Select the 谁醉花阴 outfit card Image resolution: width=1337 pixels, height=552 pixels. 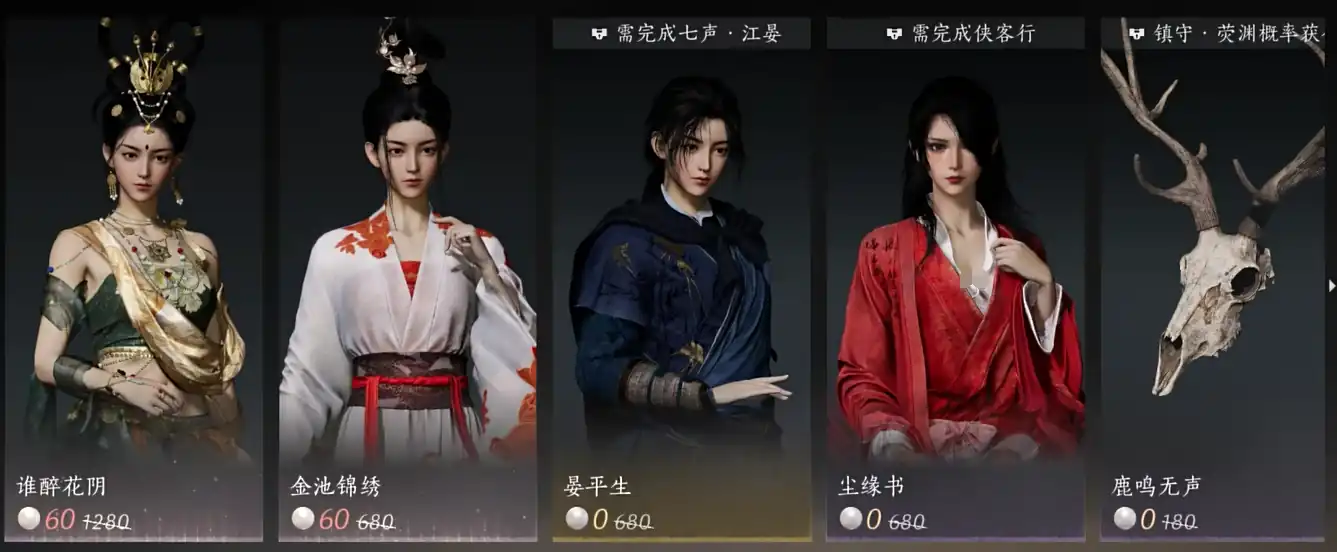tap(134, 280)
